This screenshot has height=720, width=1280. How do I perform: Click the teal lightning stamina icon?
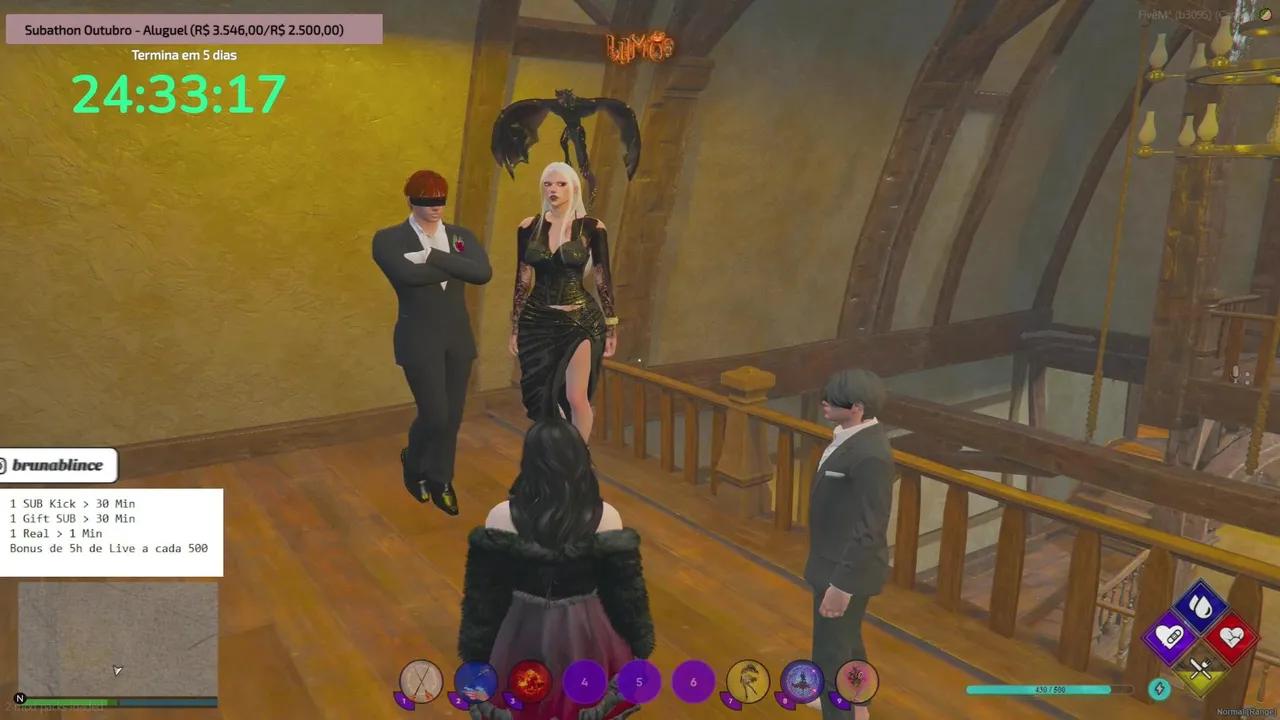click(x=1158, y=688)
